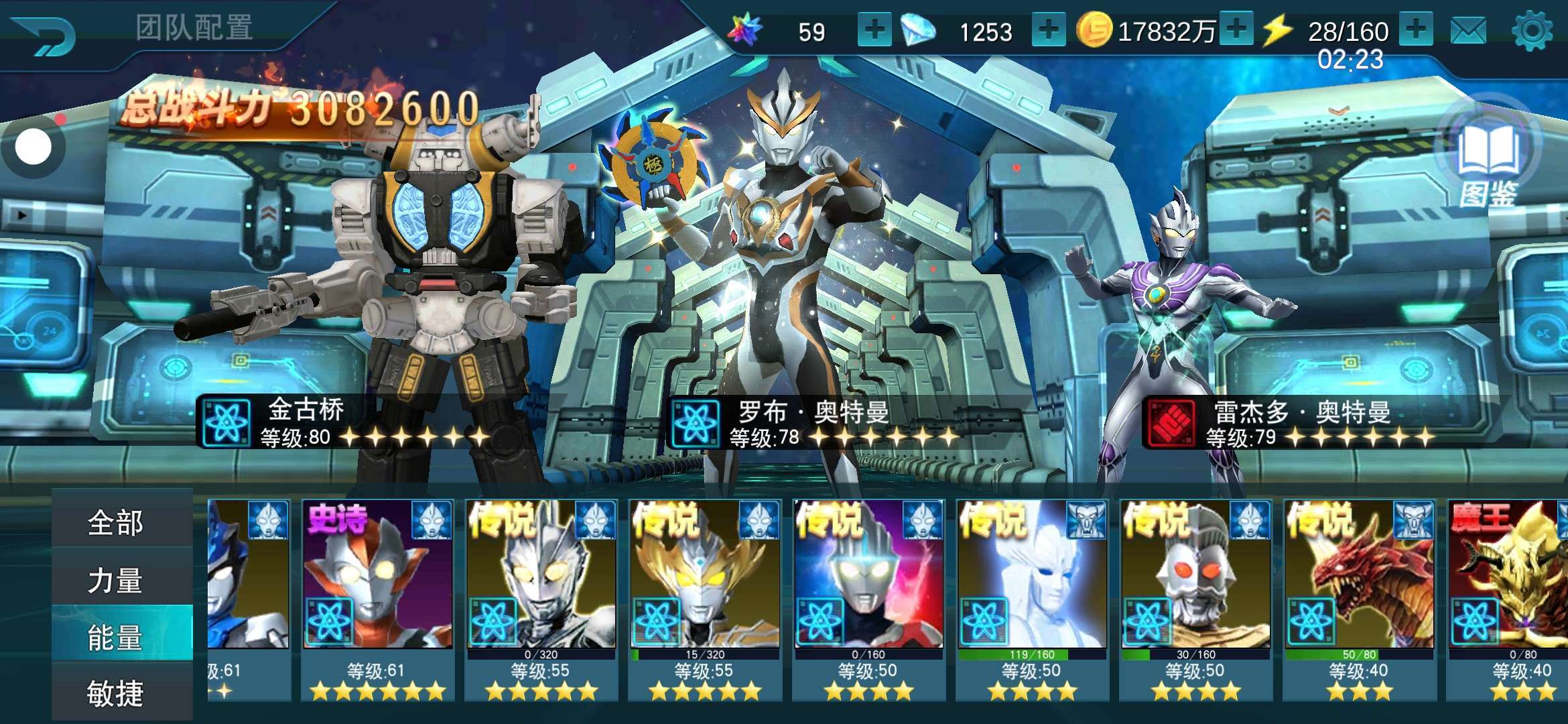This screenshot has width=1568, height=724.
Task: Add more rainbow star currency
Action: 874,30
